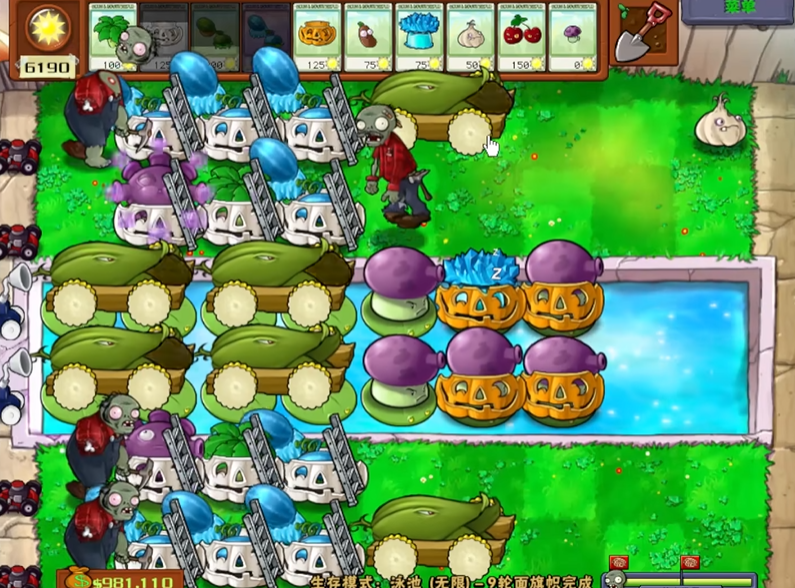Select the Puff-shroom seed packet costing 0
The width and height of the screenshot is (795, 588).
tap(571, 39)
